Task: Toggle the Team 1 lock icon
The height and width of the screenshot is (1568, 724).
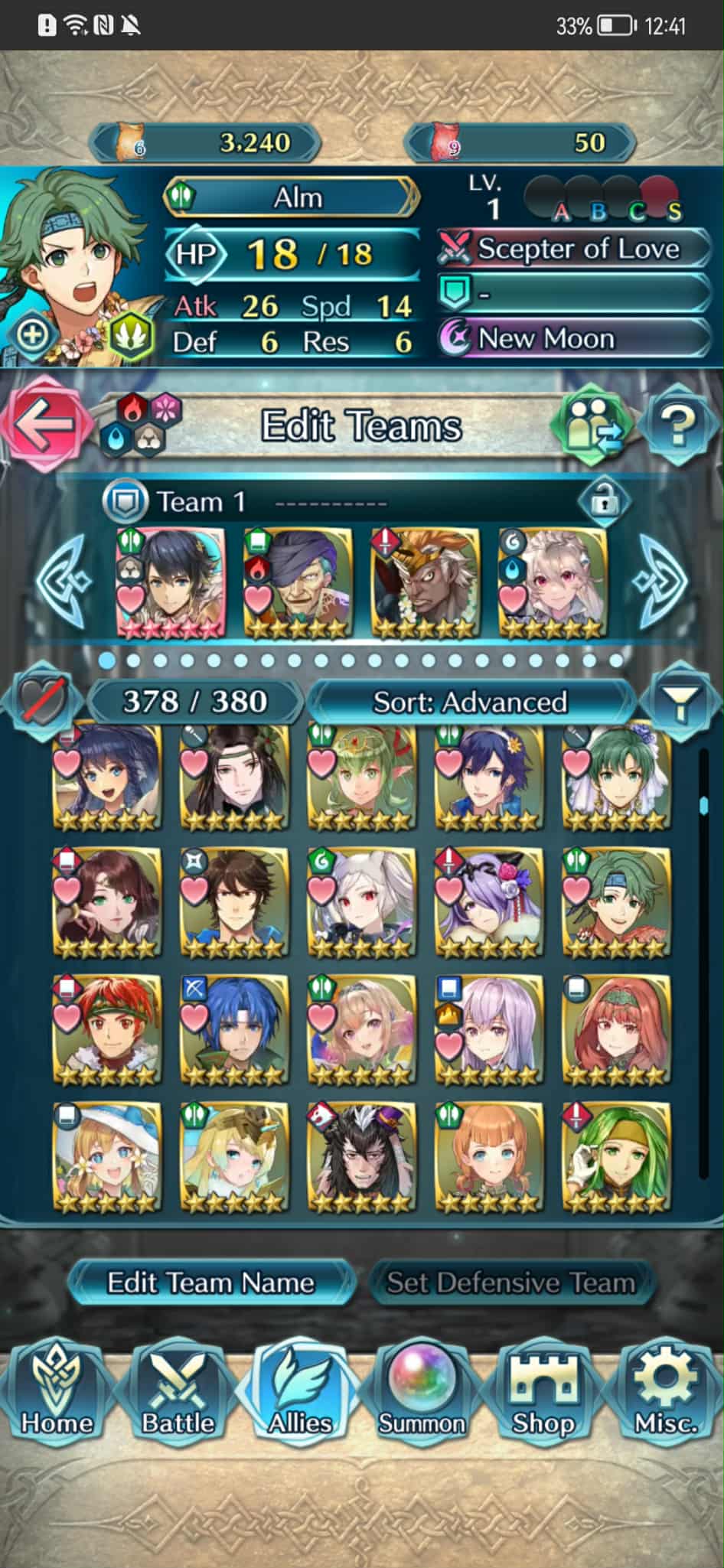Action: [x=605, y=502]
